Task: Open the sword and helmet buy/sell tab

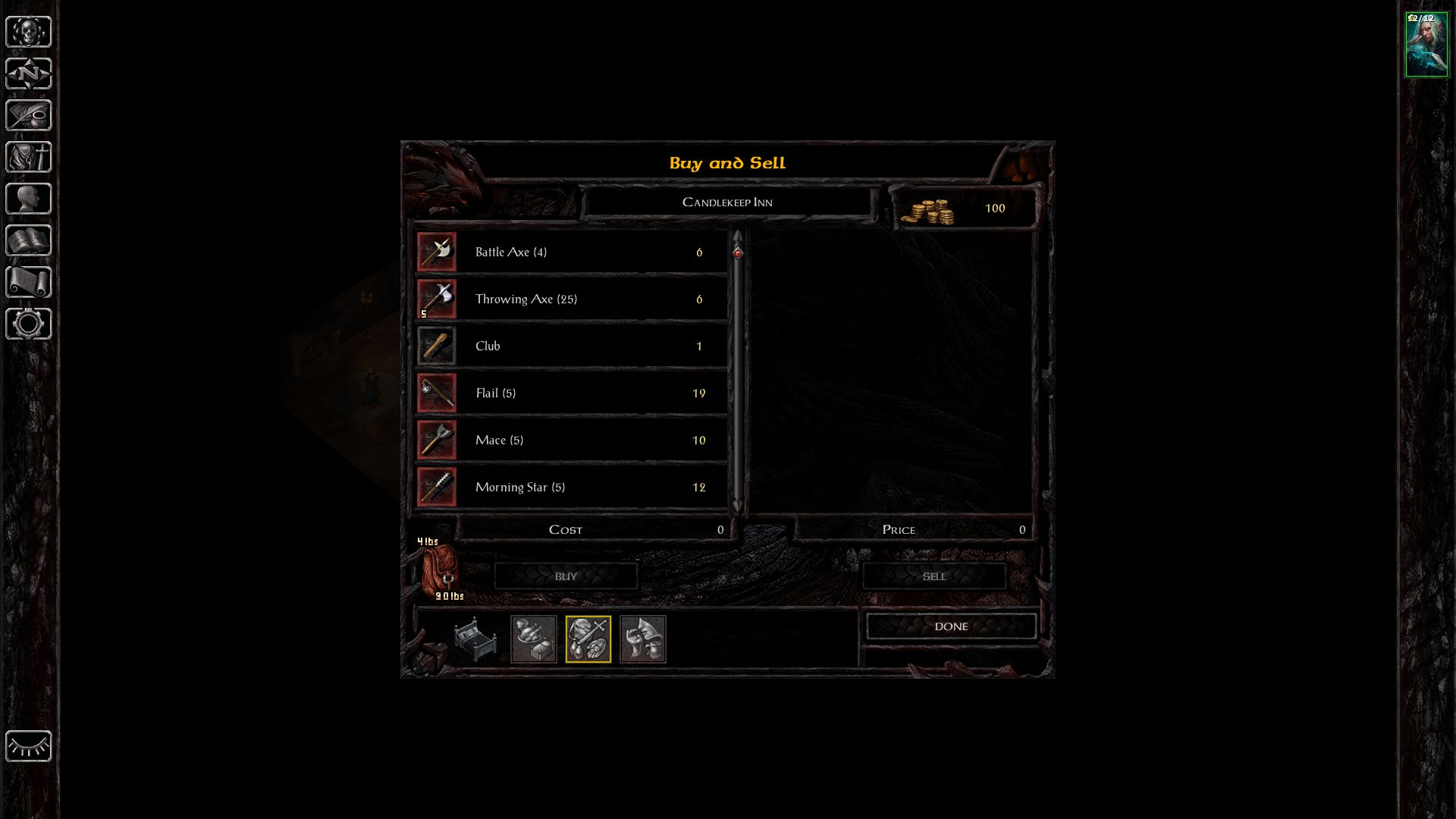Action: tap(588, 639)
